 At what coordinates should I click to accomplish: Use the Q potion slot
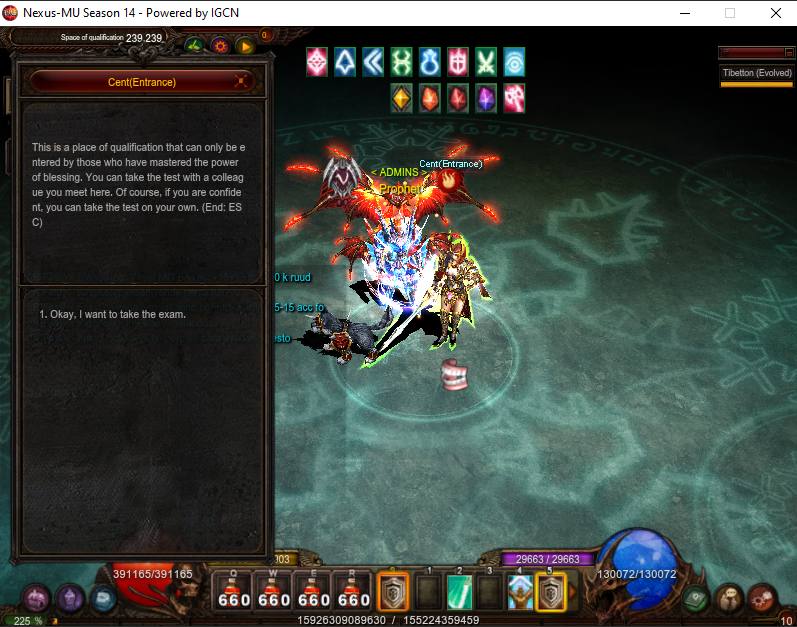[x=234, y=590]
